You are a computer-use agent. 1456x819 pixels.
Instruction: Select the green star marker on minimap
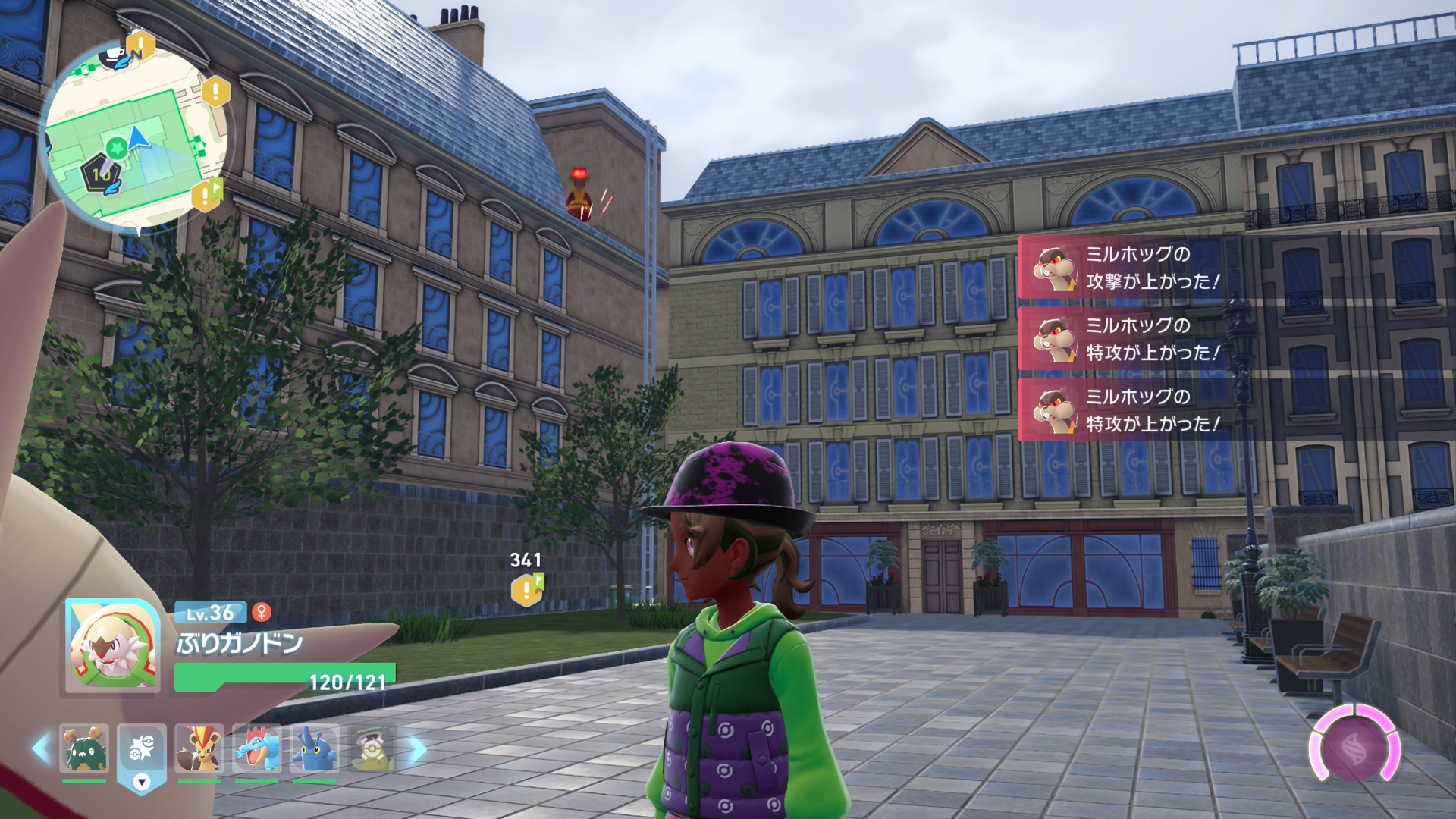click(116, 147)
